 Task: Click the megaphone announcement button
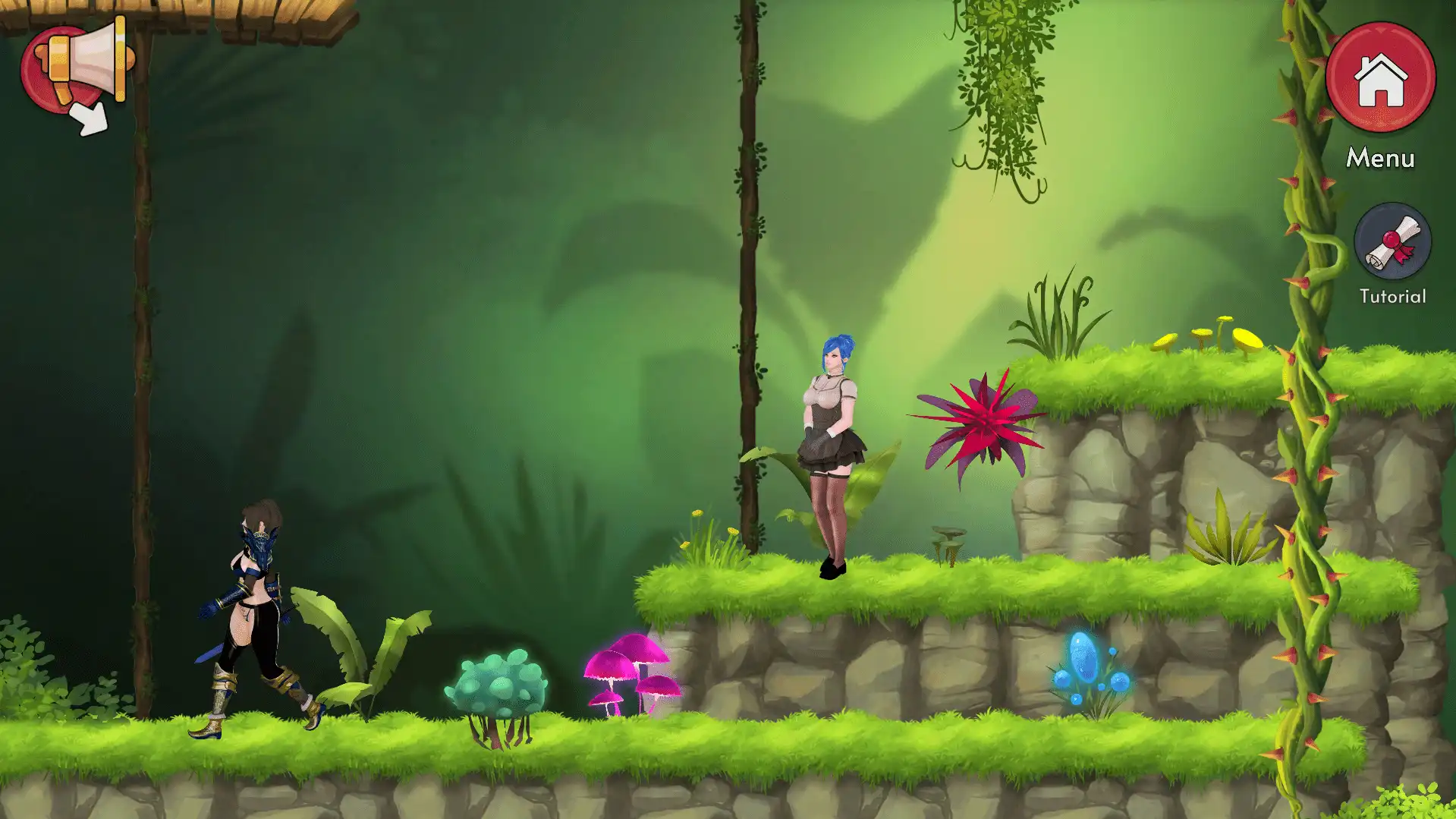click(74, 71)
